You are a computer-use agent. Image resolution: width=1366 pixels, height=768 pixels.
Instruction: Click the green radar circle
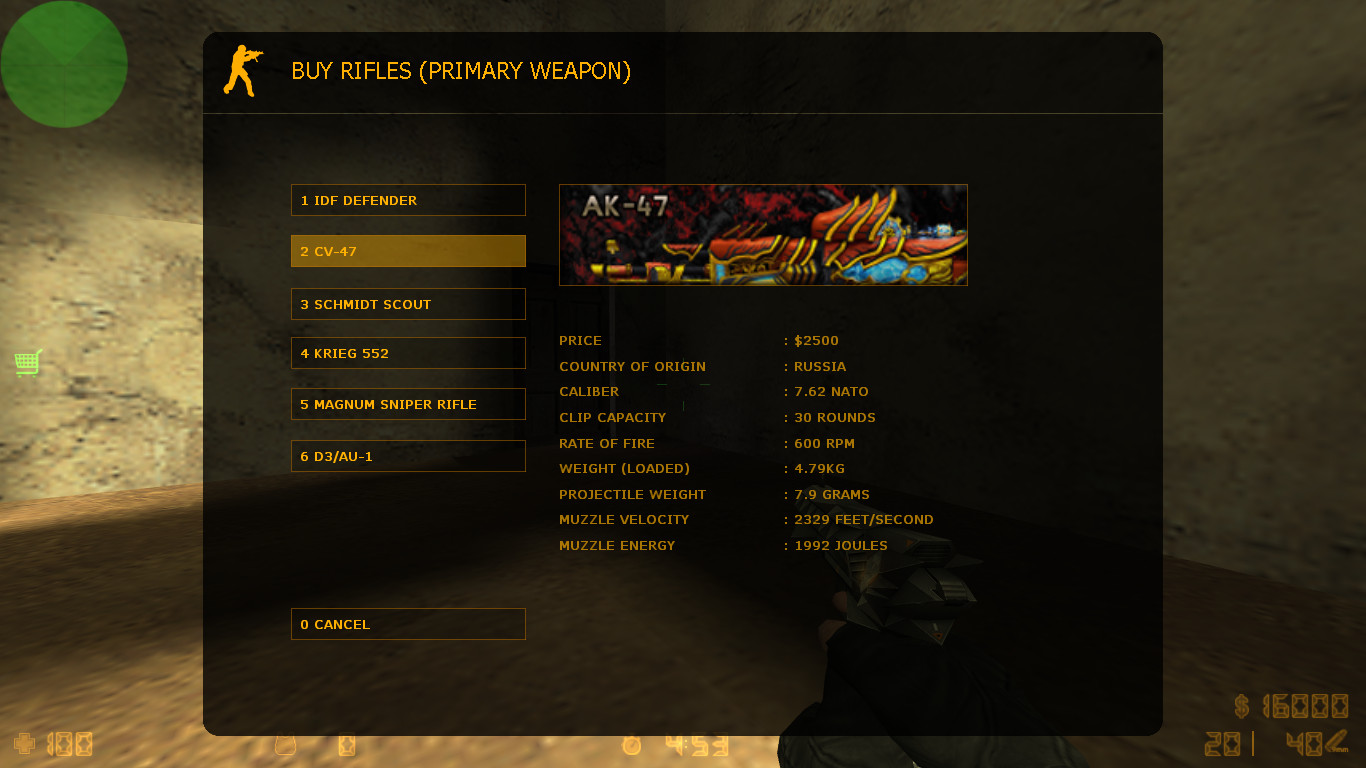pos(64,63)
